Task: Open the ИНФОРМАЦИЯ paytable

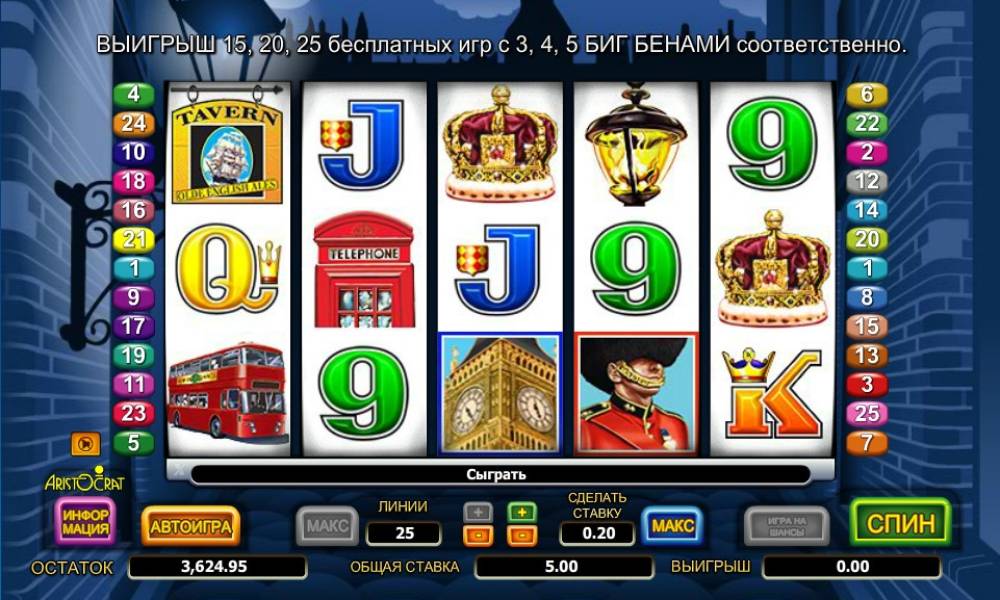Action: (86, 522)
